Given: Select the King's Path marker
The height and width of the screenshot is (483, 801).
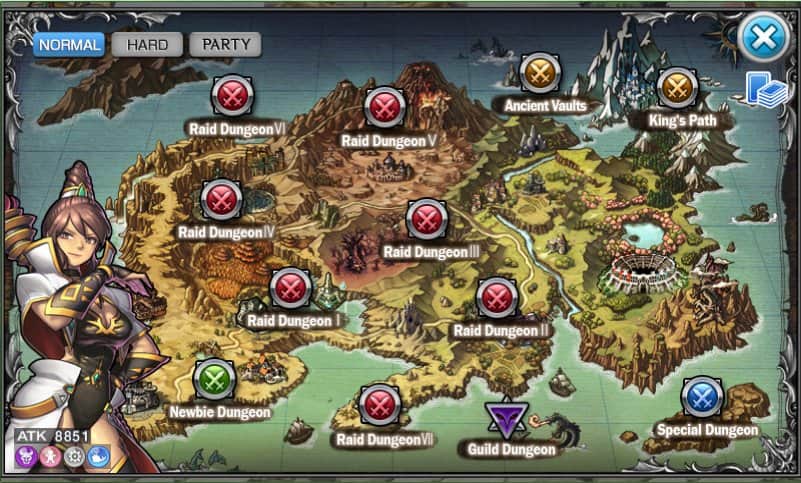Looking at the screenshot, I should click(676, 88).
